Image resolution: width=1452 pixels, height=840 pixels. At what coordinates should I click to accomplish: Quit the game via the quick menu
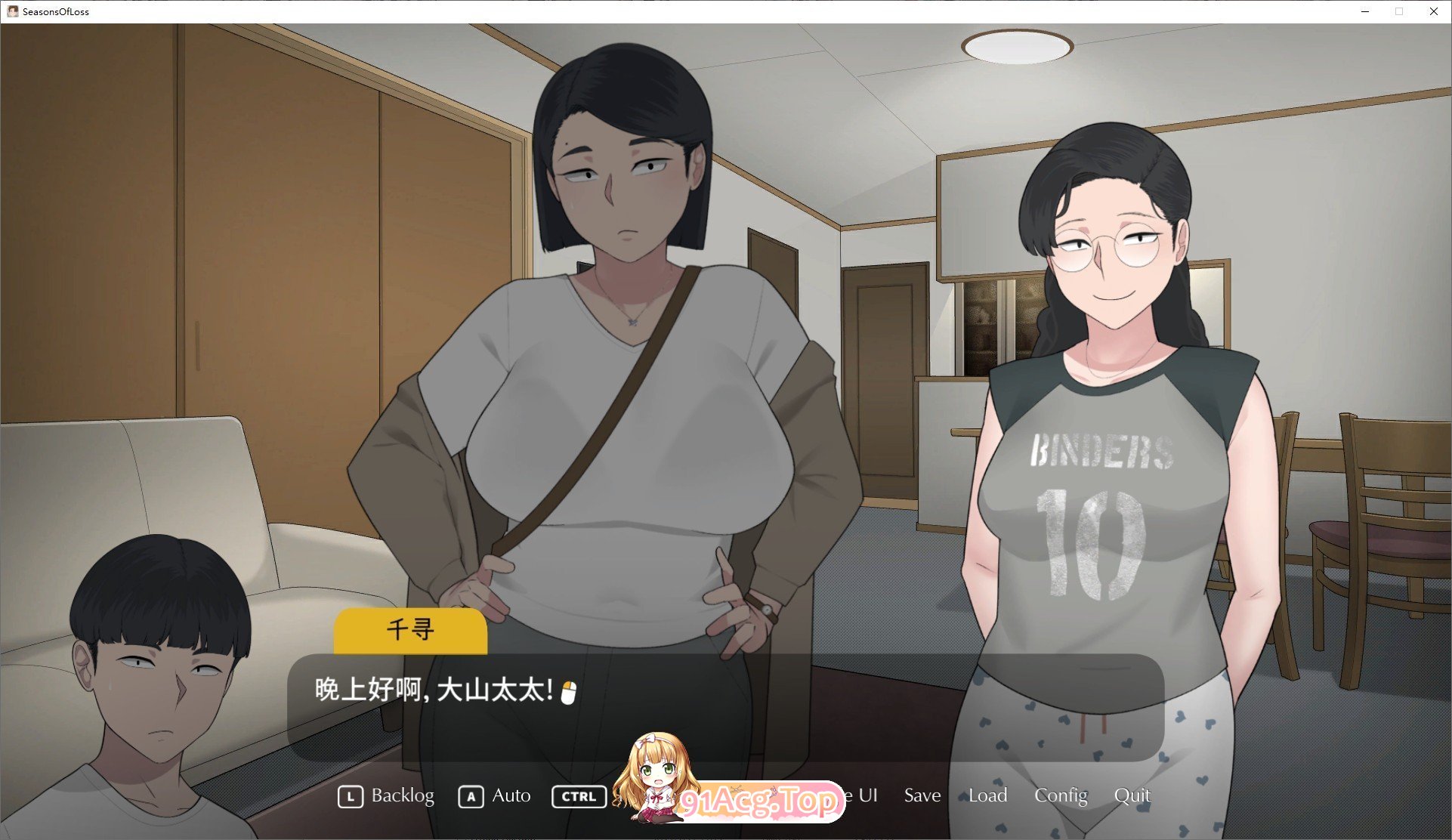tap(1133, 795)
